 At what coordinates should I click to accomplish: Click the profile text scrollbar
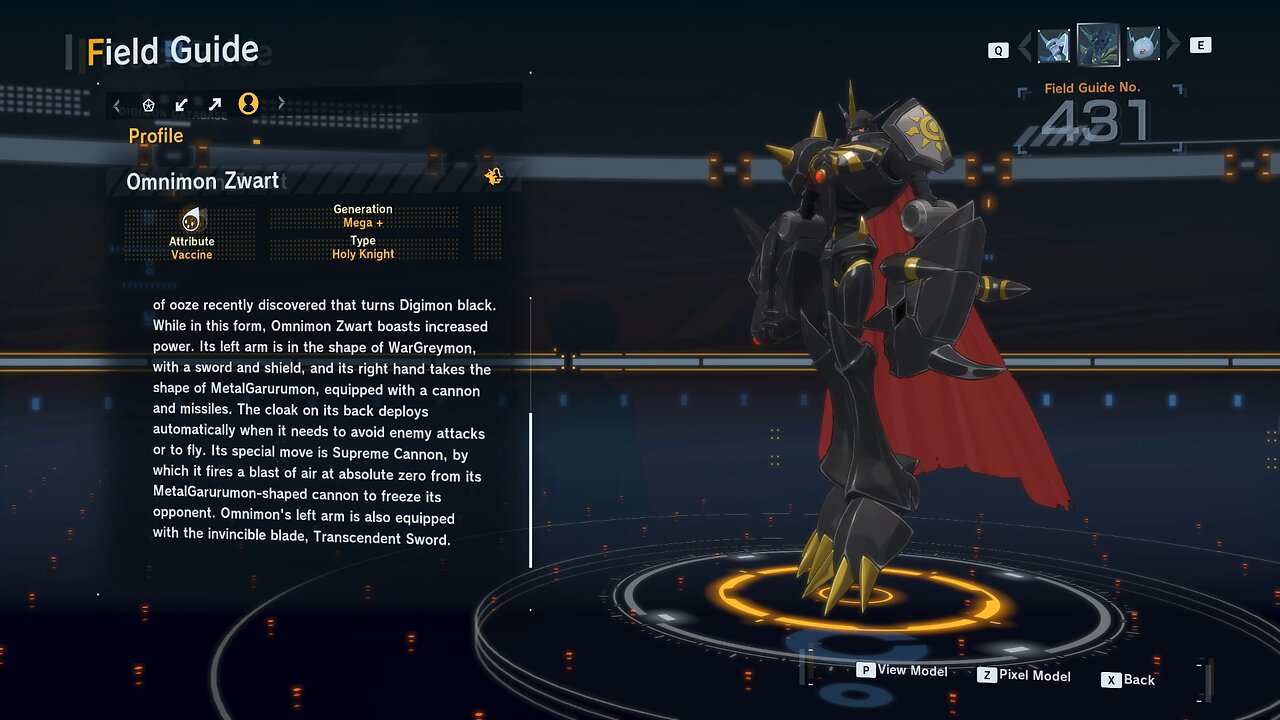531,490
